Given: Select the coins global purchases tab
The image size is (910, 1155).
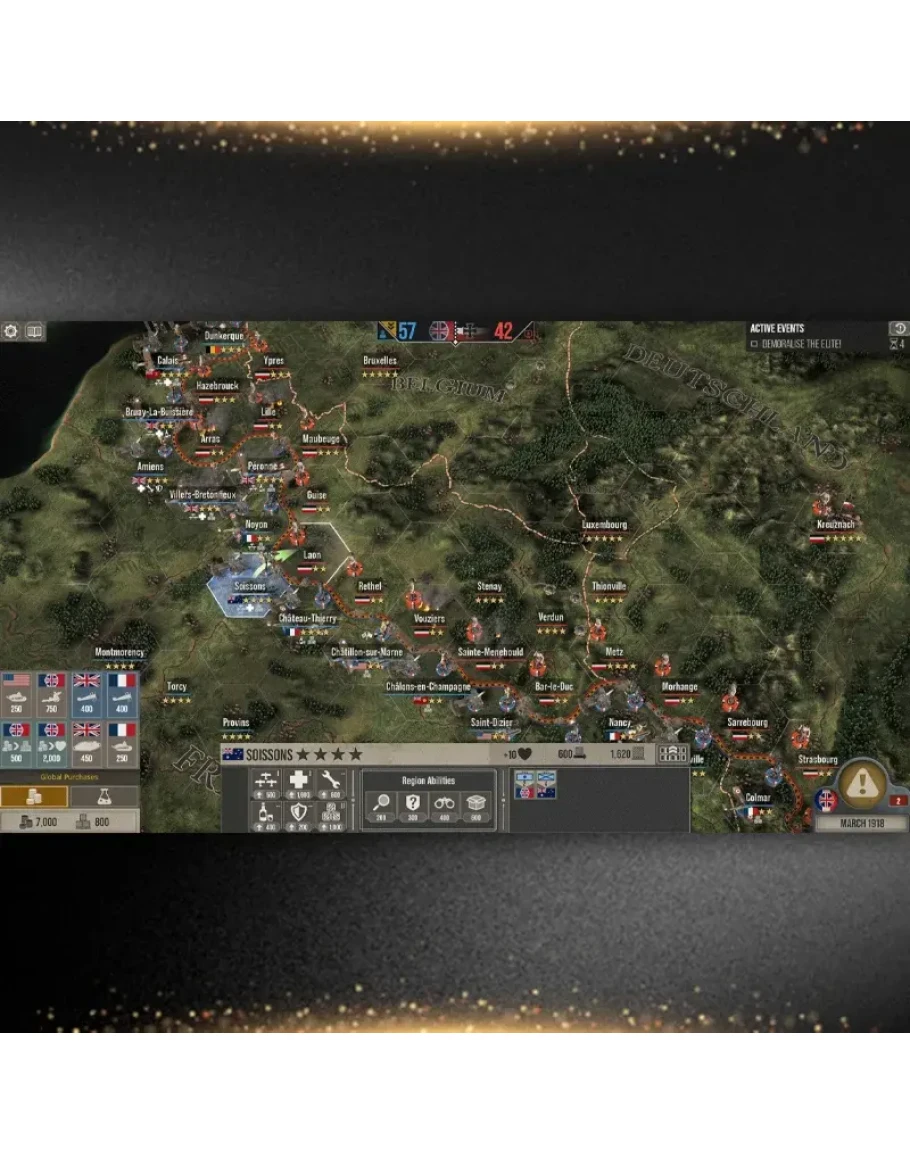Looking at the screenshot, I should 34,797.
